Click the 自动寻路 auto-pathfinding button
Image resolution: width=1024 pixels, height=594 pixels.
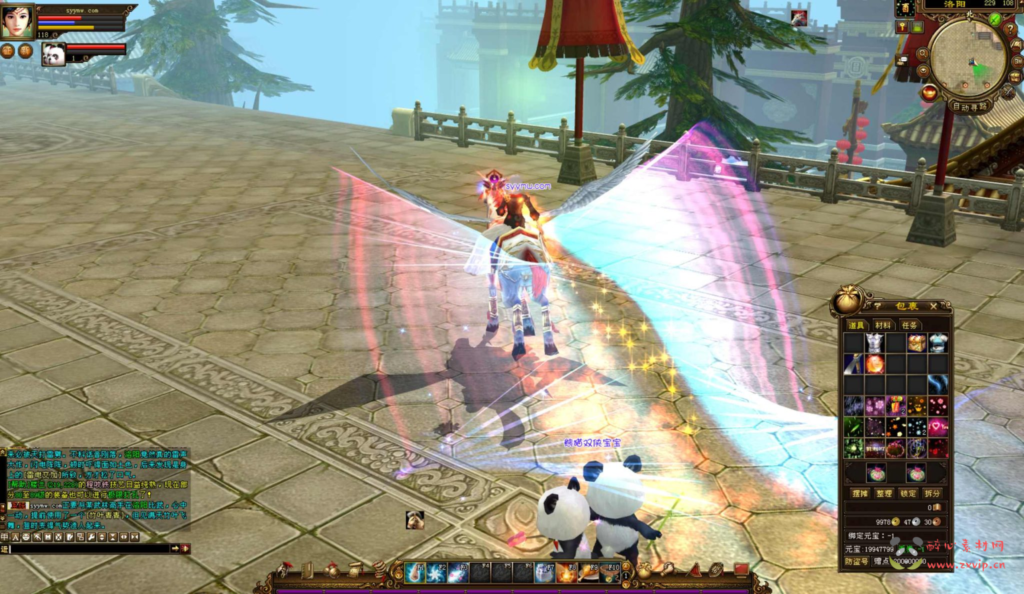coord(970,105)
